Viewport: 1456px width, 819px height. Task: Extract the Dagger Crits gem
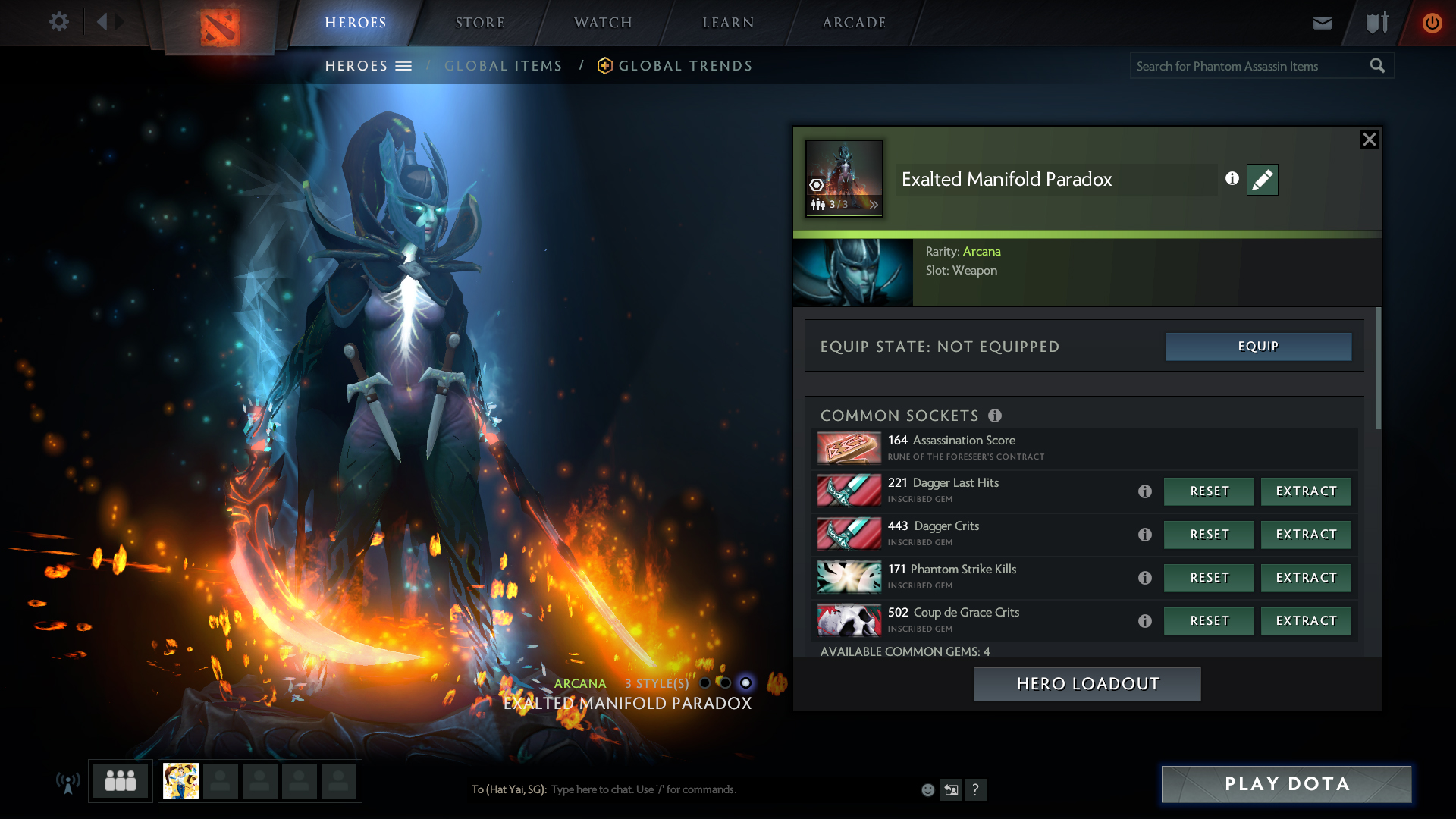(1306, 535)
